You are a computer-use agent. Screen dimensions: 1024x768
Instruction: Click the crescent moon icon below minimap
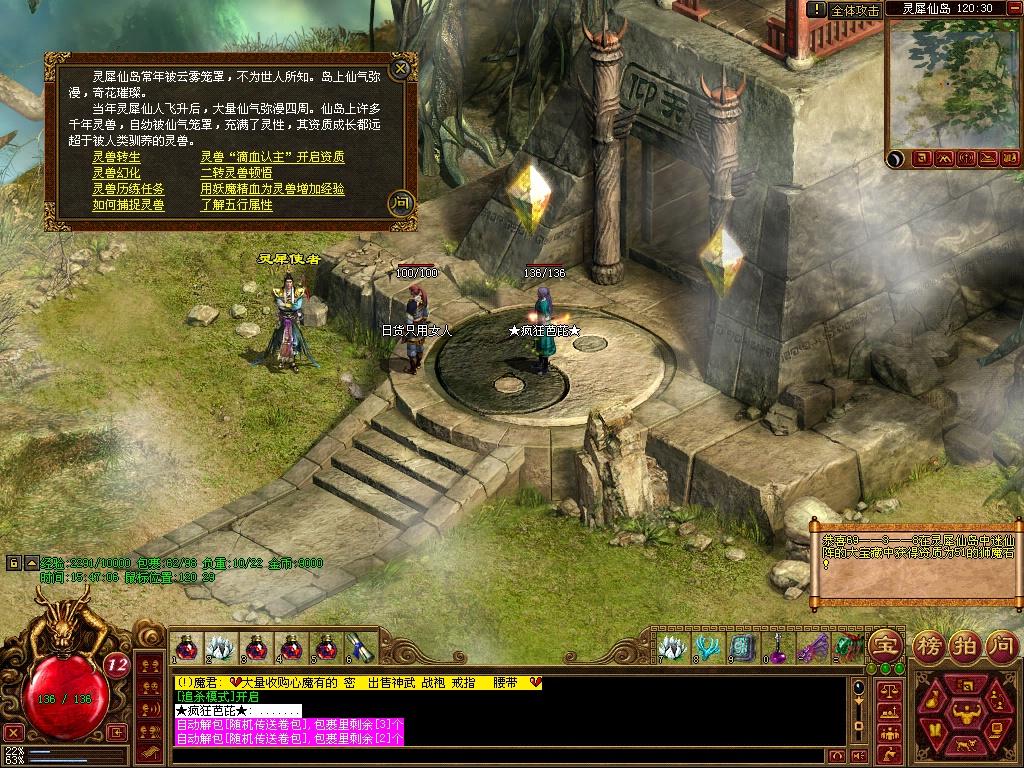[x=897, y=158]
